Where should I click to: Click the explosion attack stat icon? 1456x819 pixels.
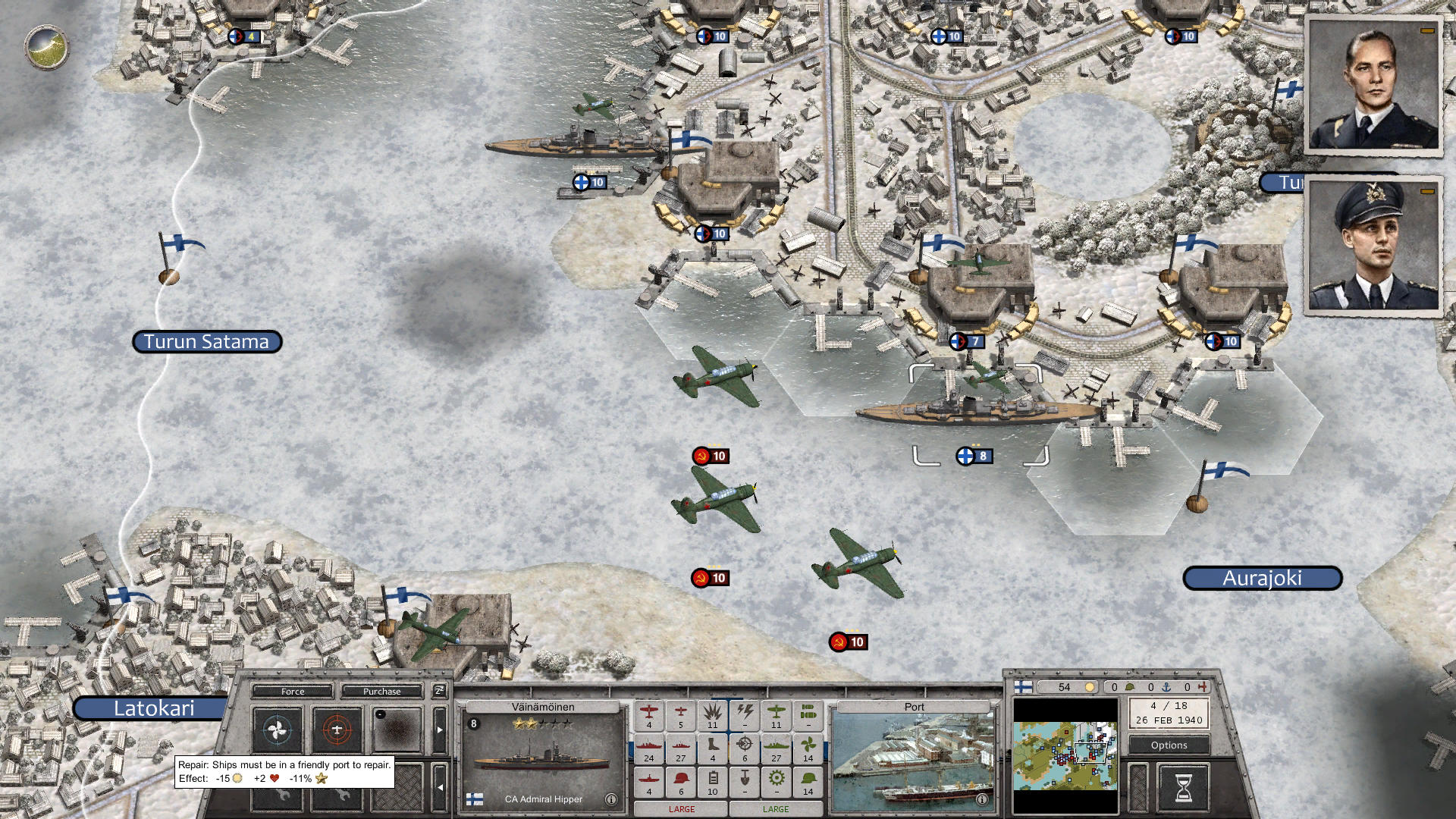point(714,714)
